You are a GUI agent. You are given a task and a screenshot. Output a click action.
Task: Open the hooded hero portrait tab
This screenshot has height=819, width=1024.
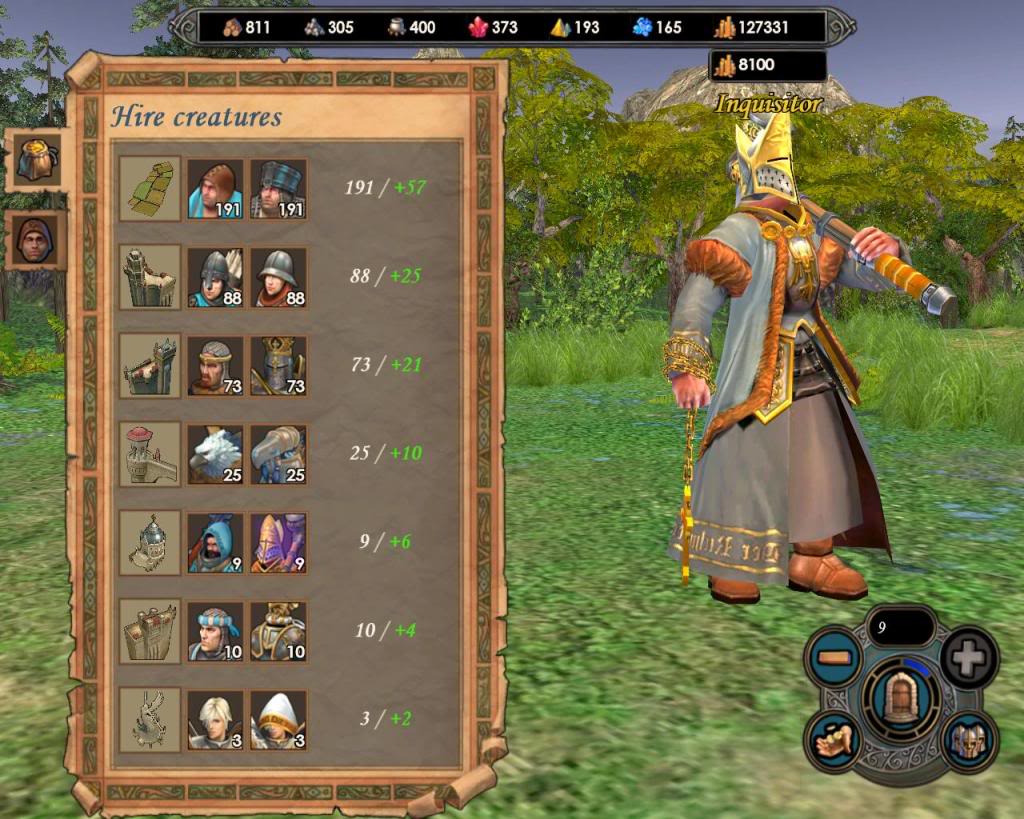(x=37, y=240)
